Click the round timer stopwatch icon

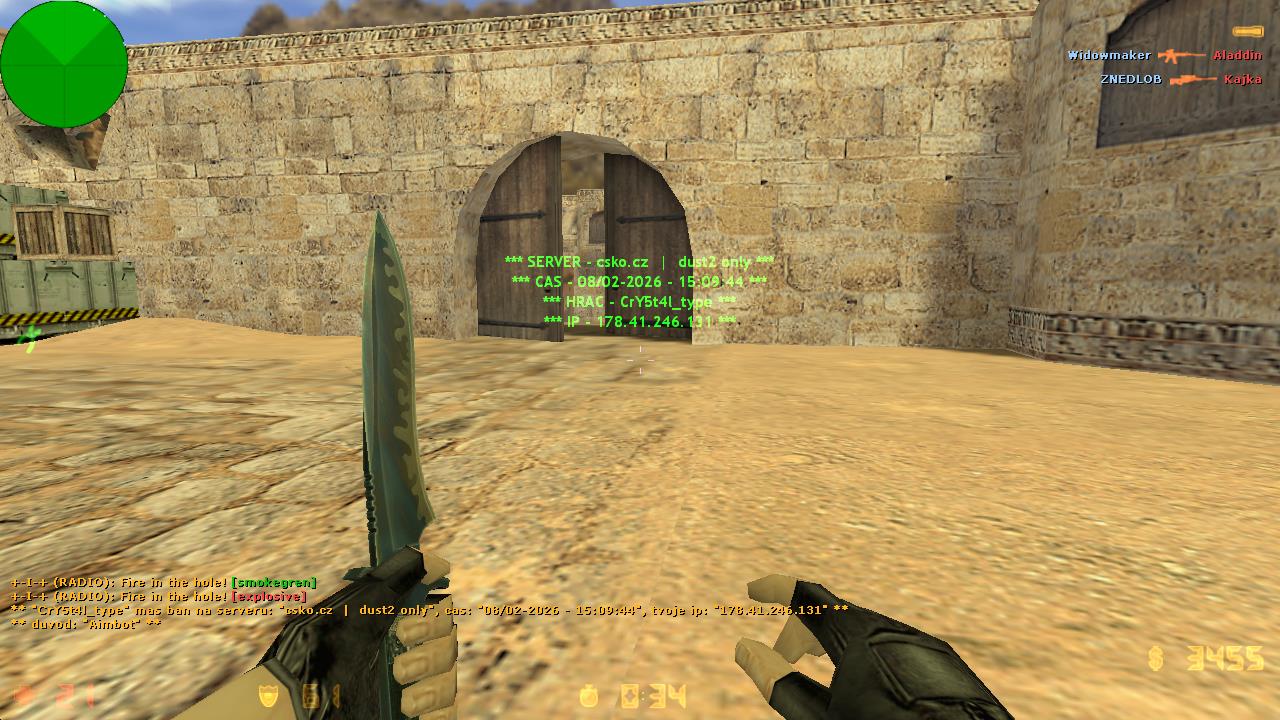click(x=591, y=696)
